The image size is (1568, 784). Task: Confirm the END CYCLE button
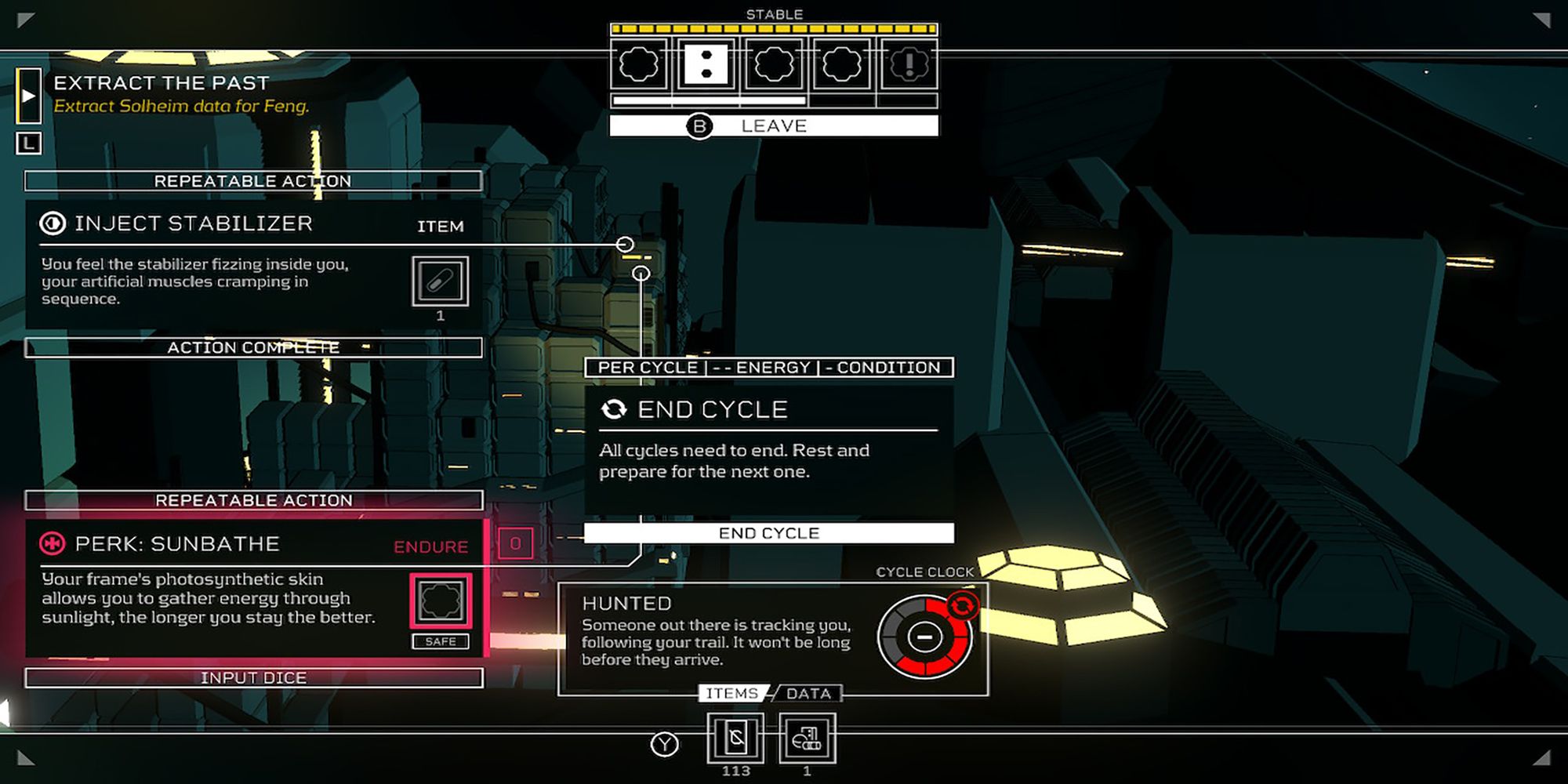point(768,533)
